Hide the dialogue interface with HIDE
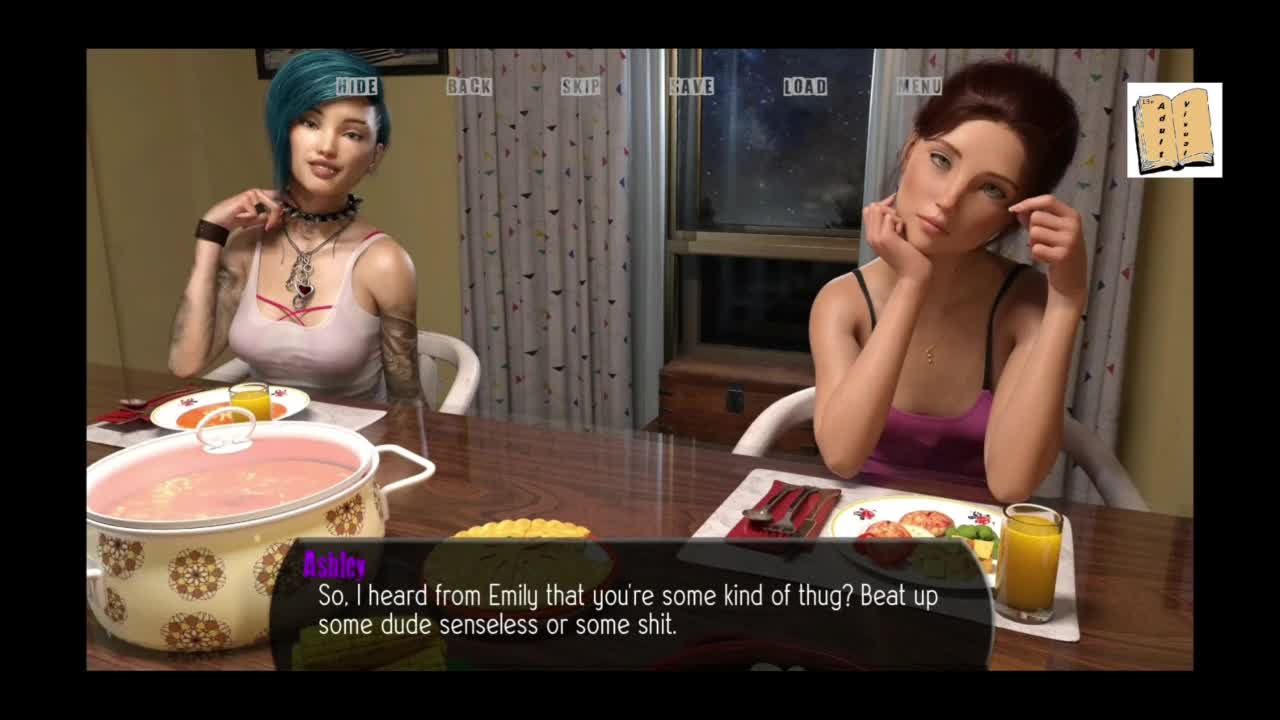 pos(357,87)
